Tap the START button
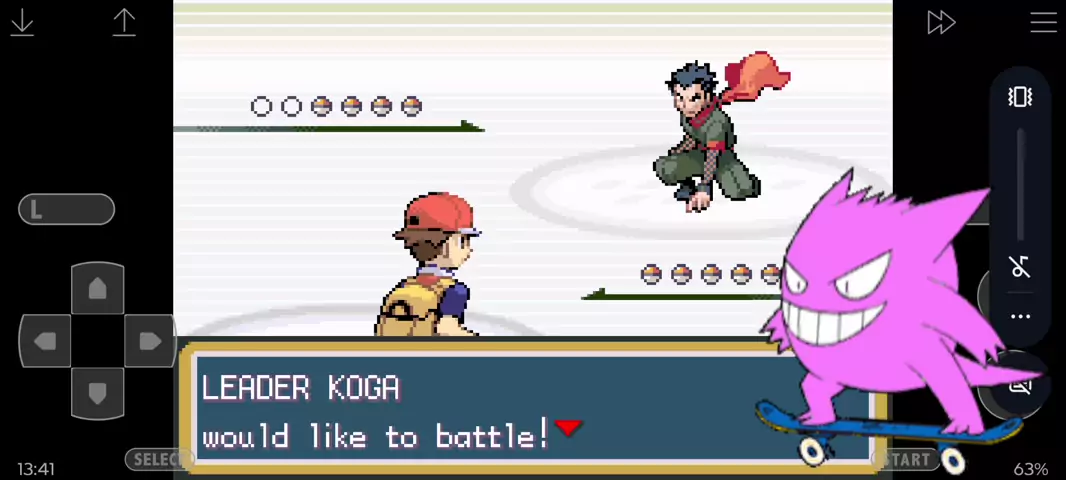The image size is (1066, 480). tap(906, 459)
